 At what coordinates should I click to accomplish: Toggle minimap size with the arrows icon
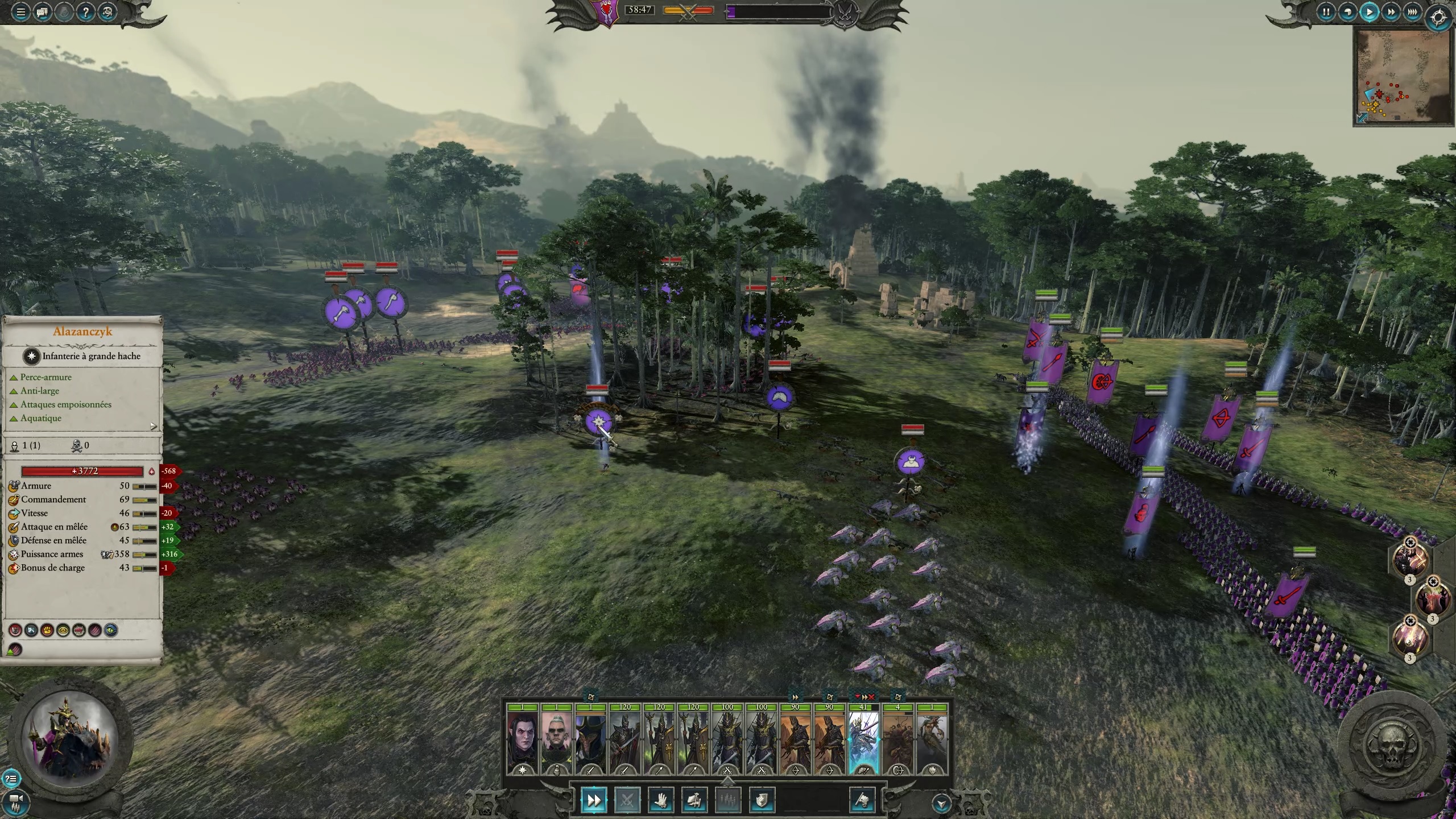pyautogui.click(x=1362, y=118)
